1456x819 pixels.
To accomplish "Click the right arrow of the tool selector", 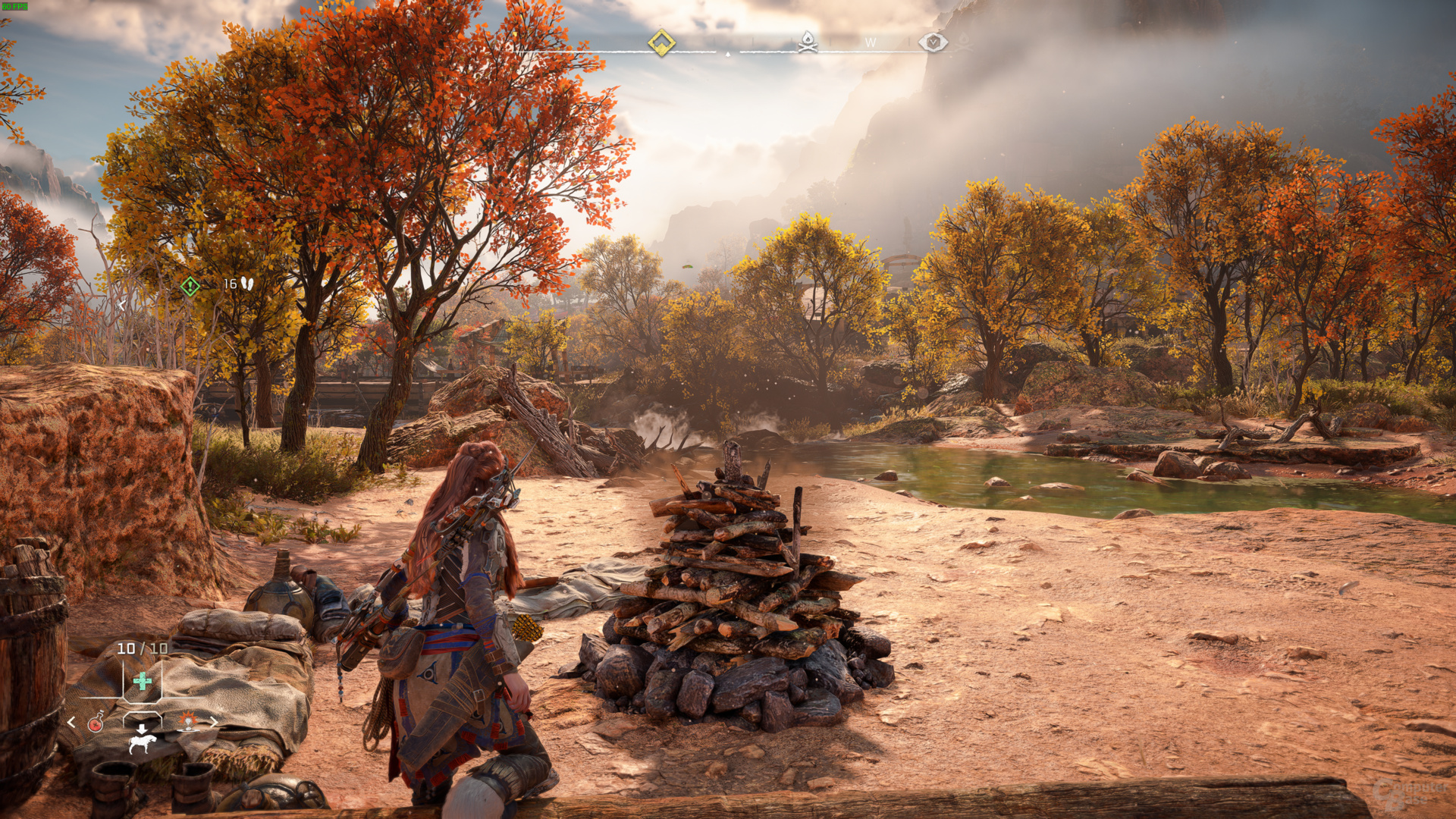I will (214, 722).
